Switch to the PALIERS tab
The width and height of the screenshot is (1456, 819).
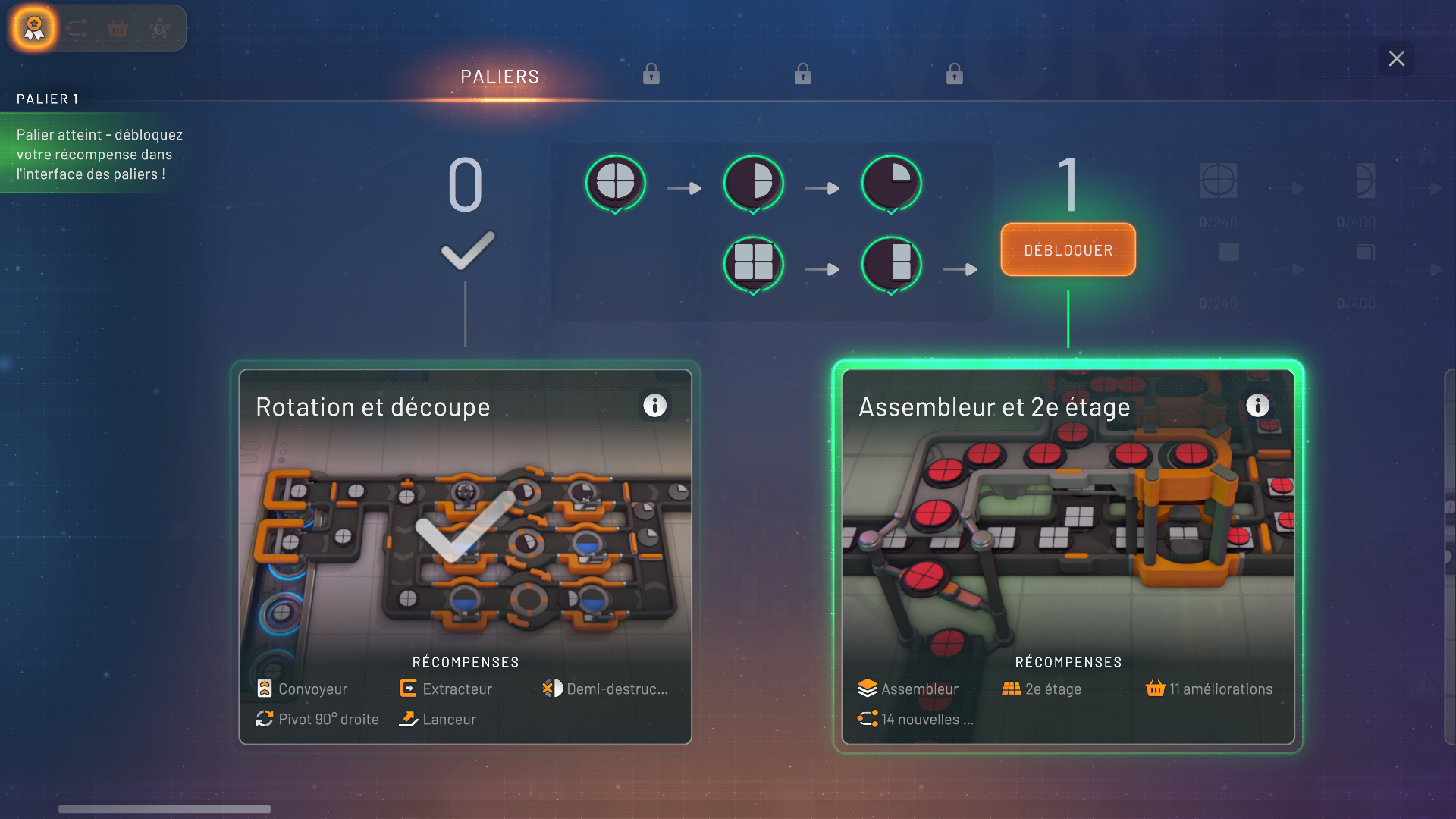(500, 77)
